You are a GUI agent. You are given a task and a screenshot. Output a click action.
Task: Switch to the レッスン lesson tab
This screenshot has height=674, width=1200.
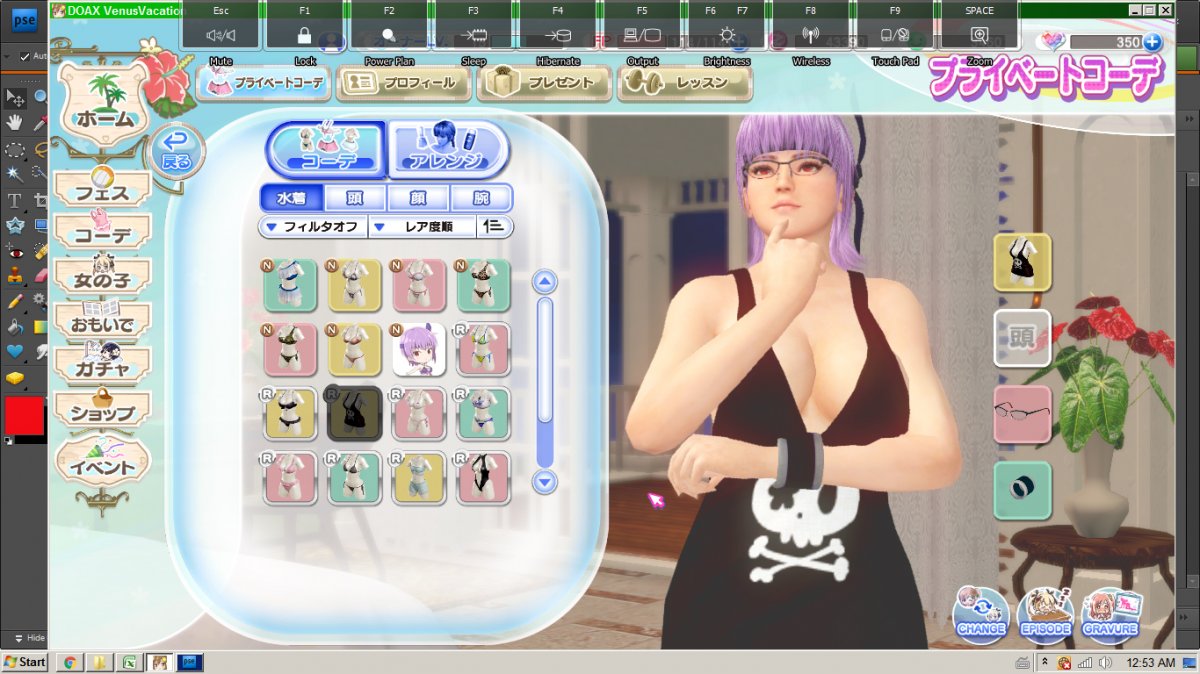(x=686, y=83)
